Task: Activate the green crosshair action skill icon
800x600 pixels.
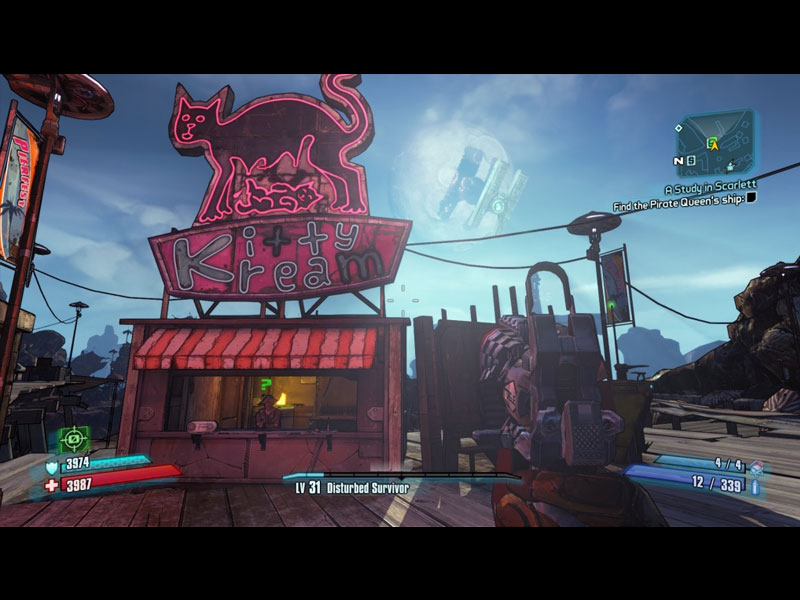Action: tap(73, 439)
